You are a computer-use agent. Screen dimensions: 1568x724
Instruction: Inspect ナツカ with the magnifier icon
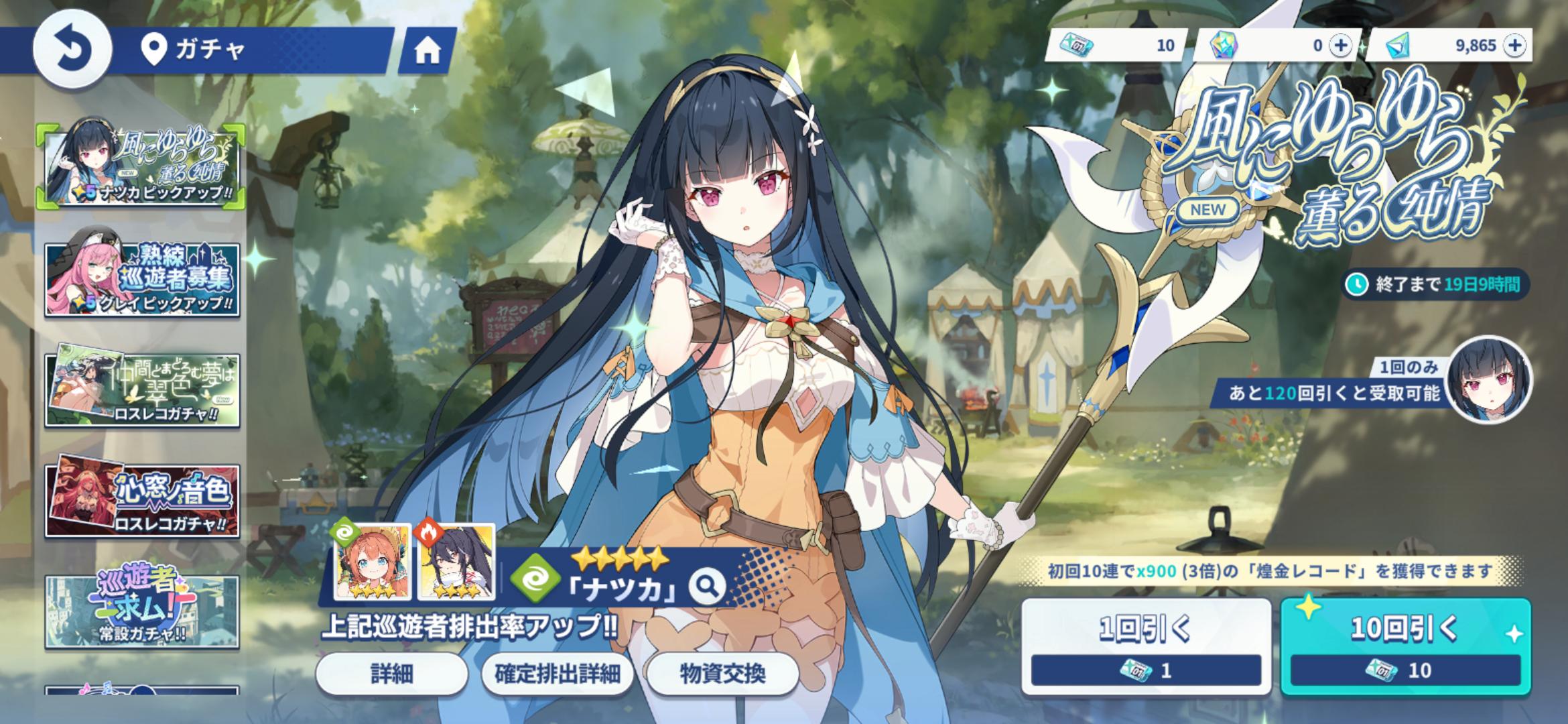[x=708, y=587]
